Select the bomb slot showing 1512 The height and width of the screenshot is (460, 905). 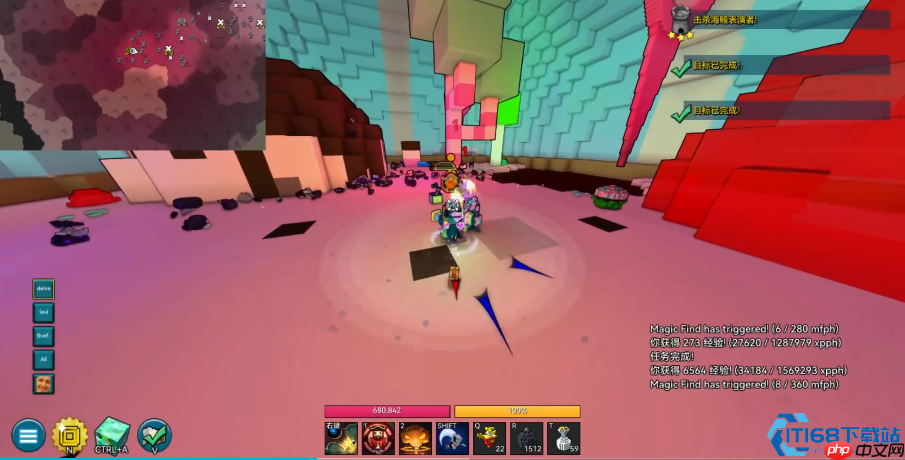[x=526, y=438]
